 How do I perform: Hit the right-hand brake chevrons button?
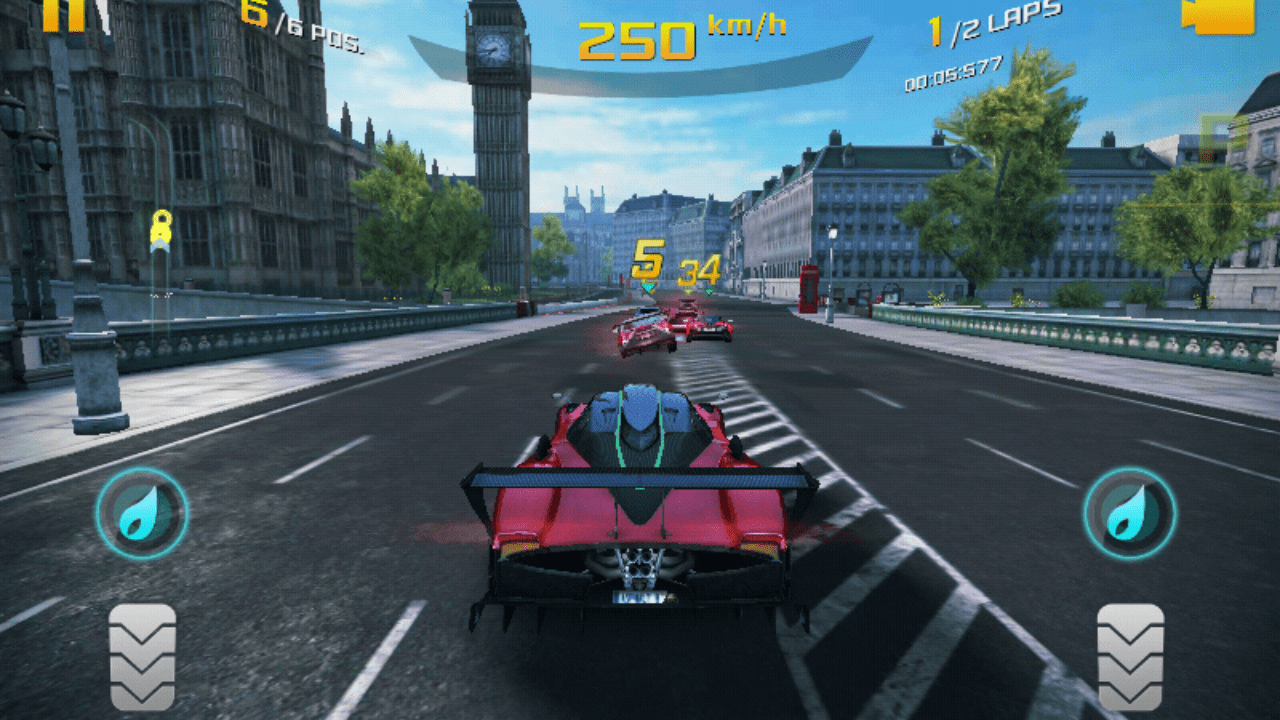pos(1130,656)
